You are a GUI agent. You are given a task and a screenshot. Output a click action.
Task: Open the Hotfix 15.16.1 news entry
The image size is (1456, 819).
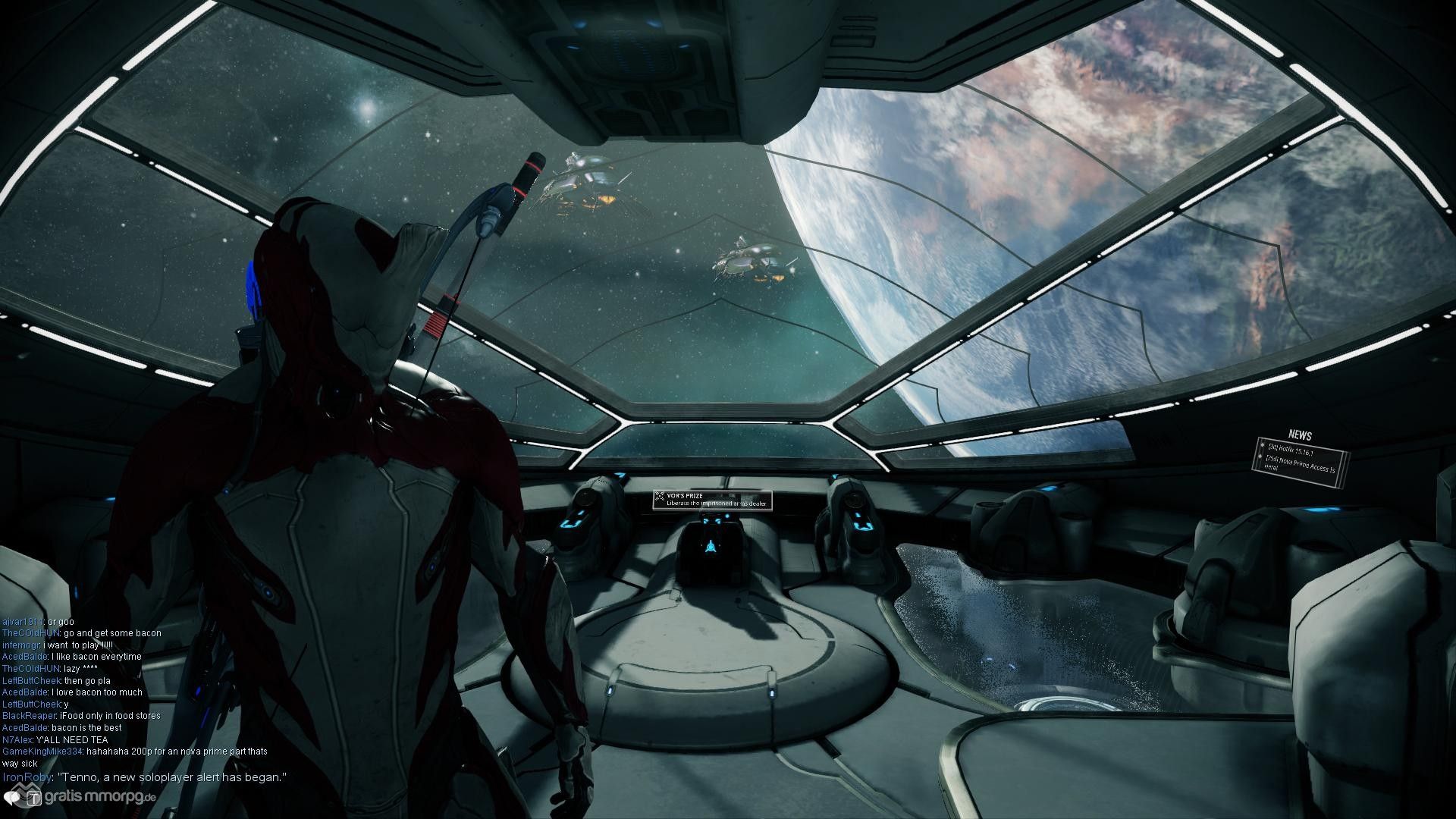point(1295,450)
